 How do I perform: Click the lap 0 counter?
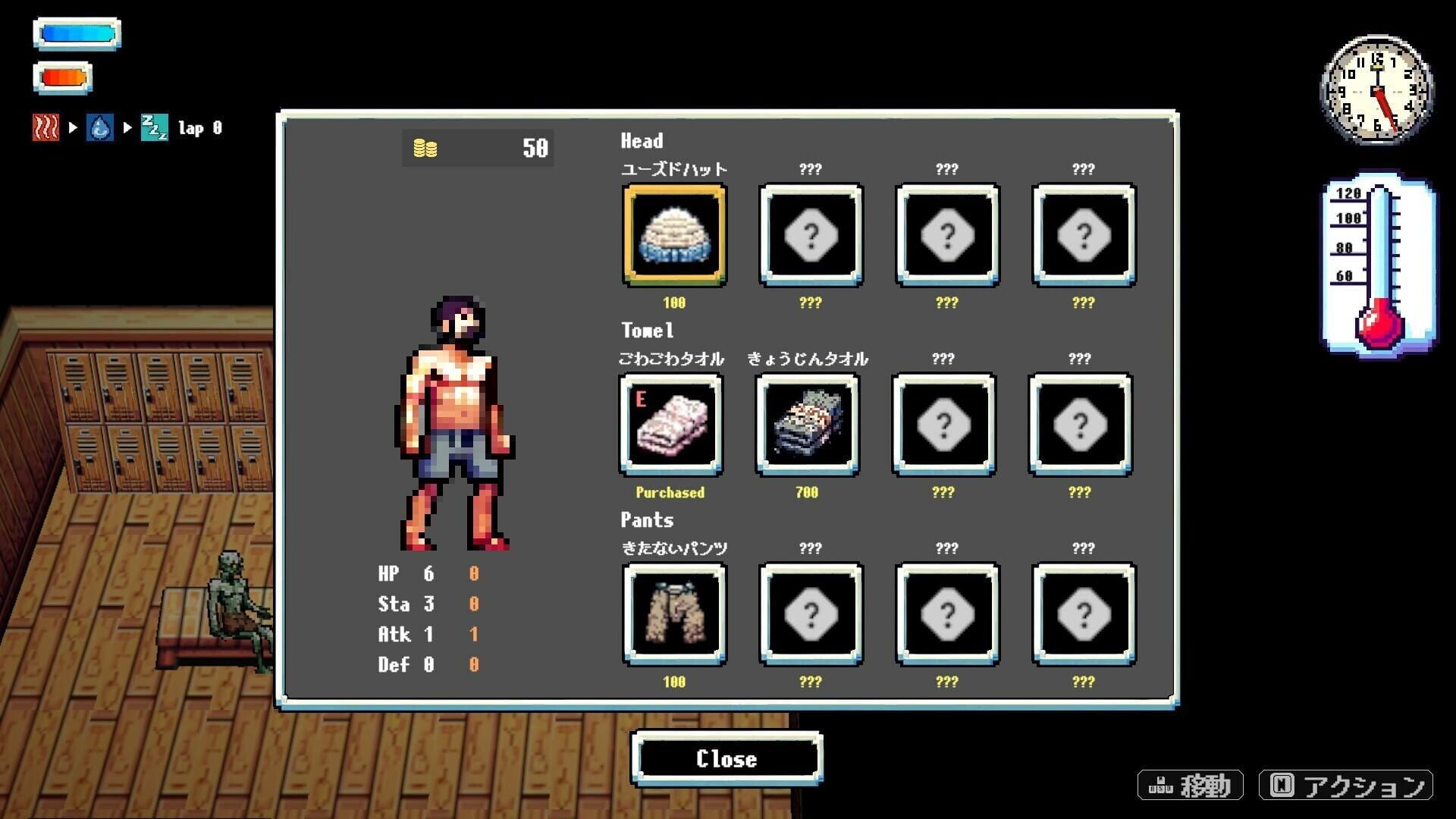click(x=199, y=127)
